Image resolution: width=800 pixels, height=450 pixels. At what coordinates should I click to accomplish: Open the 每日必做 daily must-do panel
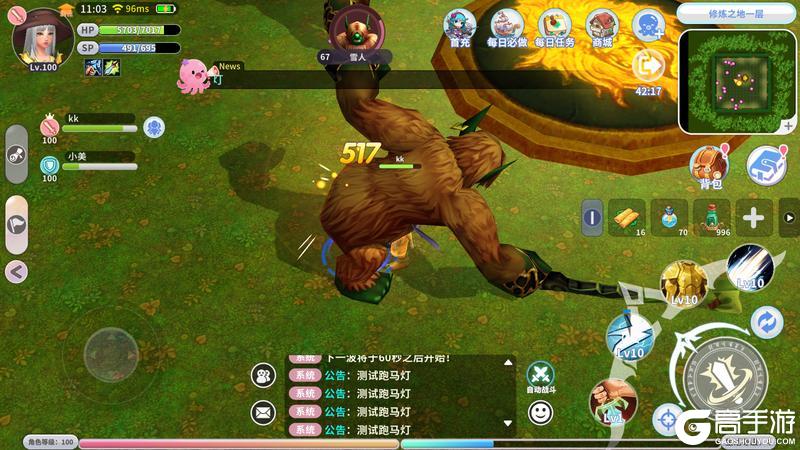[507, 25]
